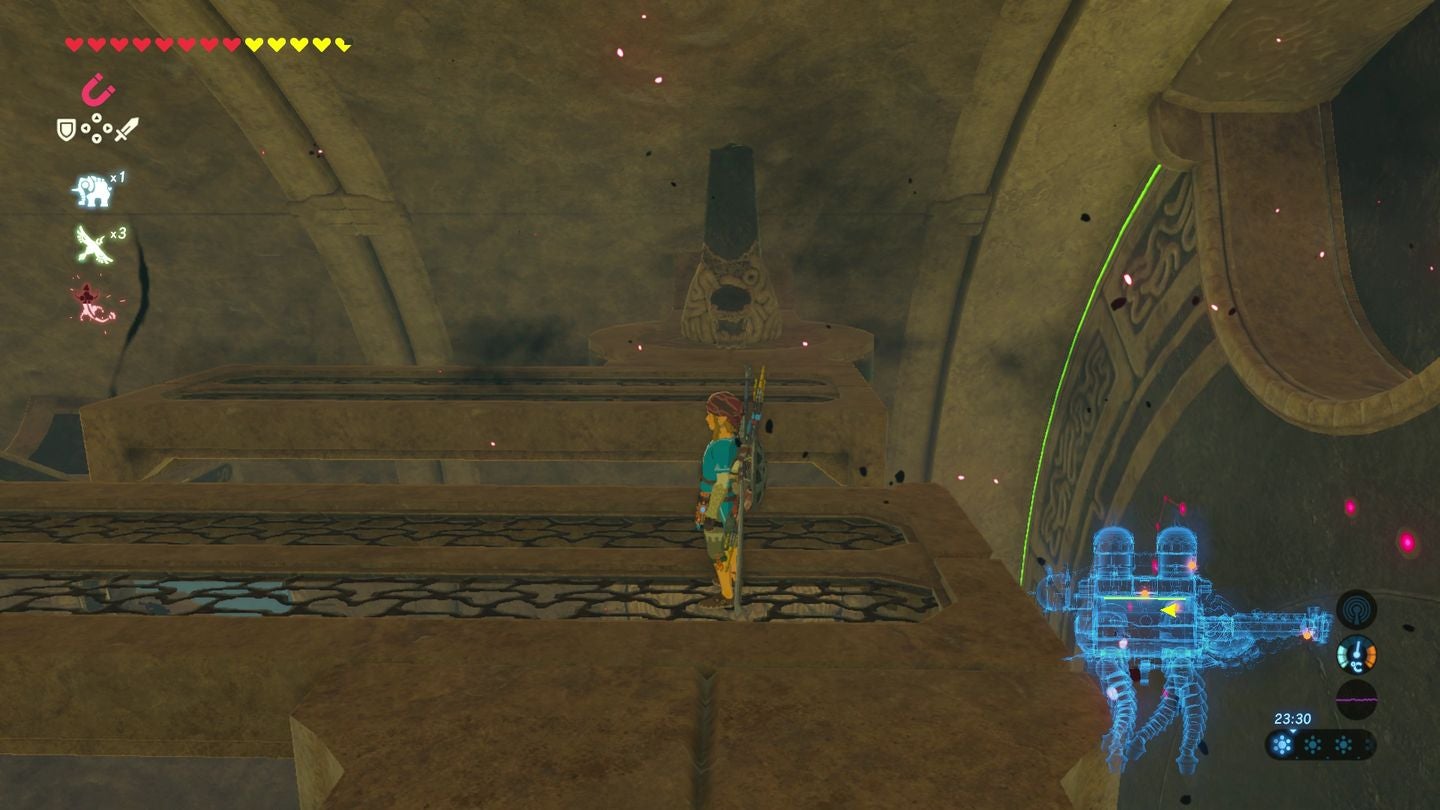Image resolution: width=1440 pixels, height=810 pixels.
Task: Open the temperature gauge display
Action: point(1357,655)
